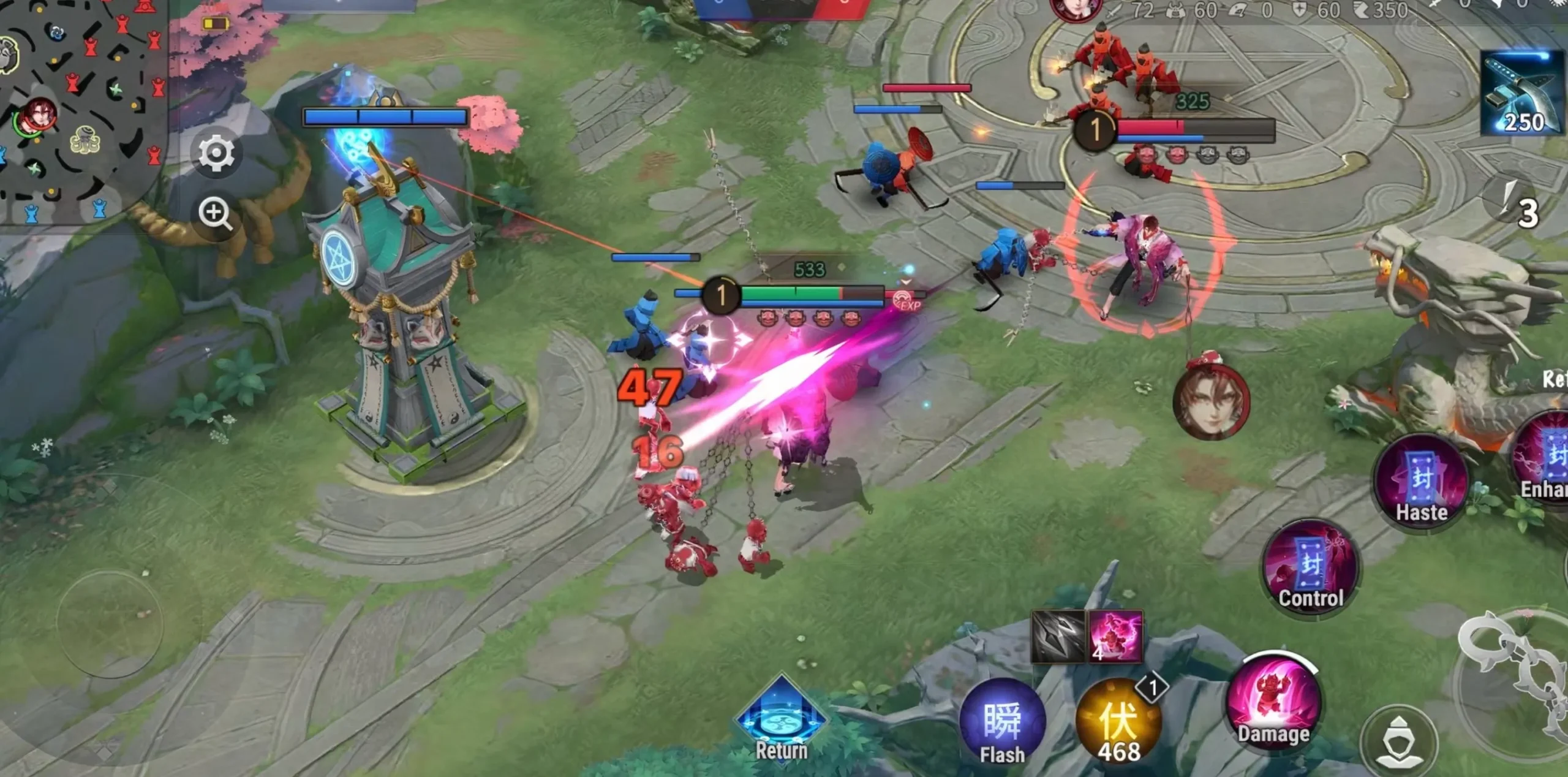The image size is (1568, 777).
Task: Click the magnifier zoom button
Action: point(215,213)
